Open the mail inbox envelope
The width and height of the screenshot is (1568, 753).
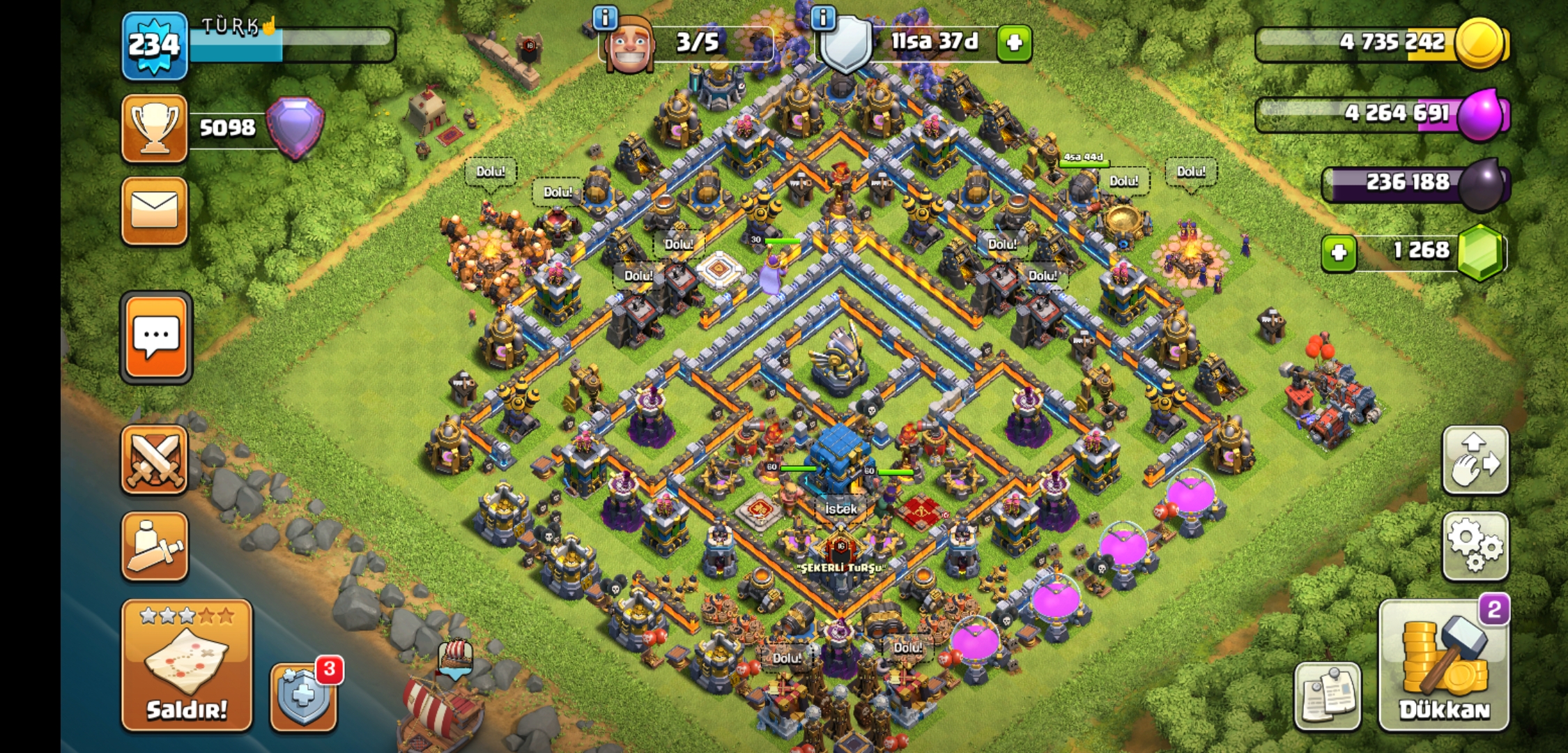pos(155,211)
